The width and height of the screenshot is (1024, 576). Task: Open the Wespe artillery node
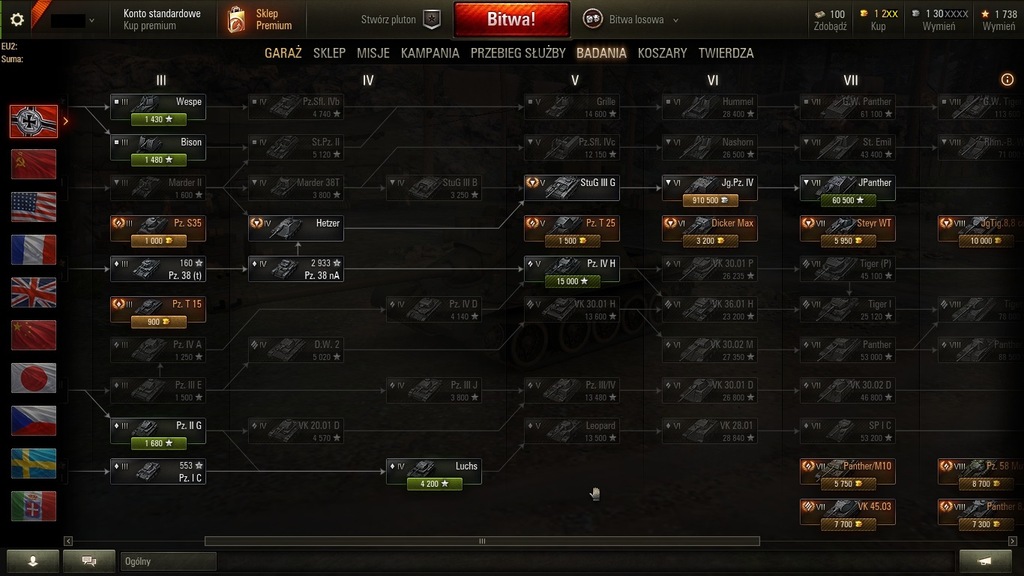(x=157, y=106)
